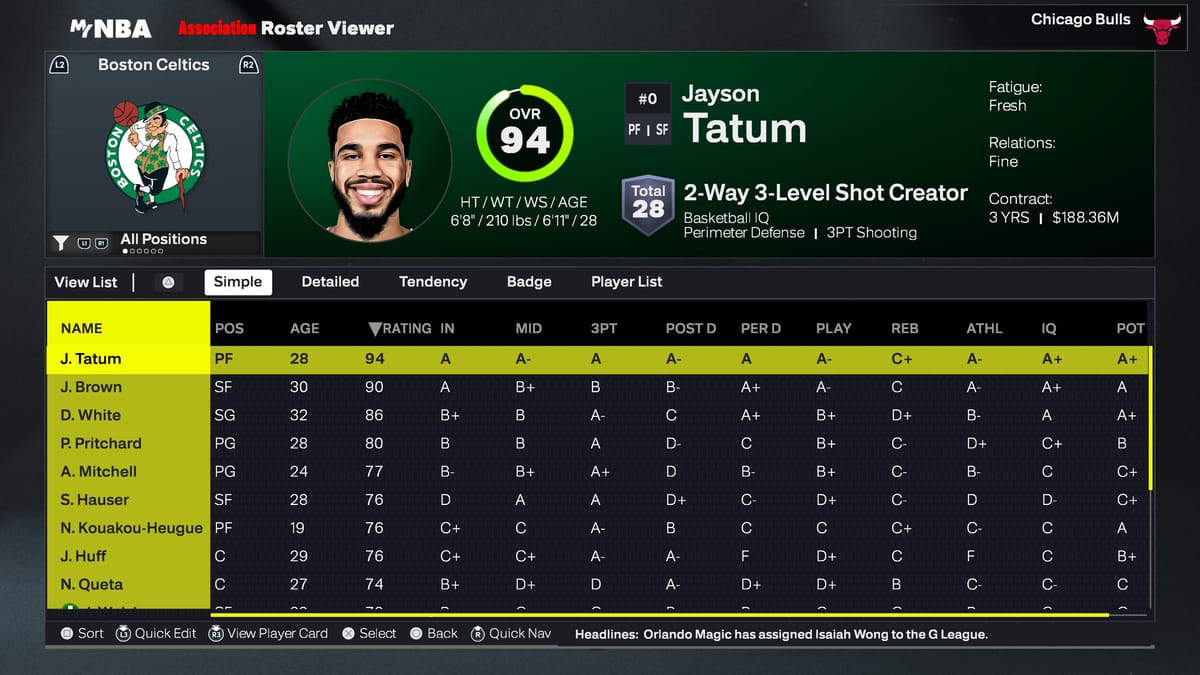
Task: Switch to the Player List tab
Action: [626, 282]
